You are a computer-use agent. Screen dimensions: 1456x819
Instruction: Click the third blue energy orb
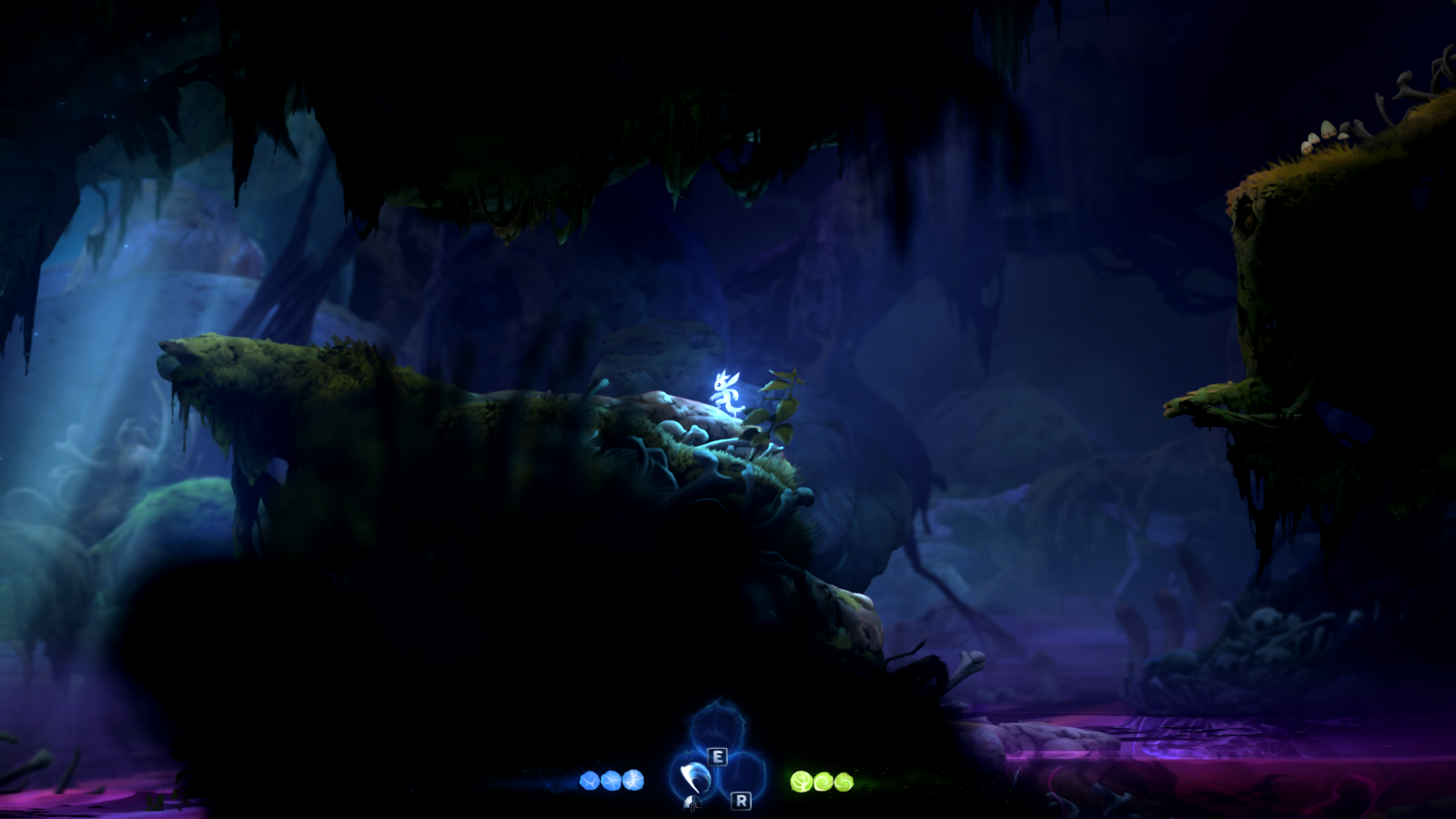click(632, 781)
